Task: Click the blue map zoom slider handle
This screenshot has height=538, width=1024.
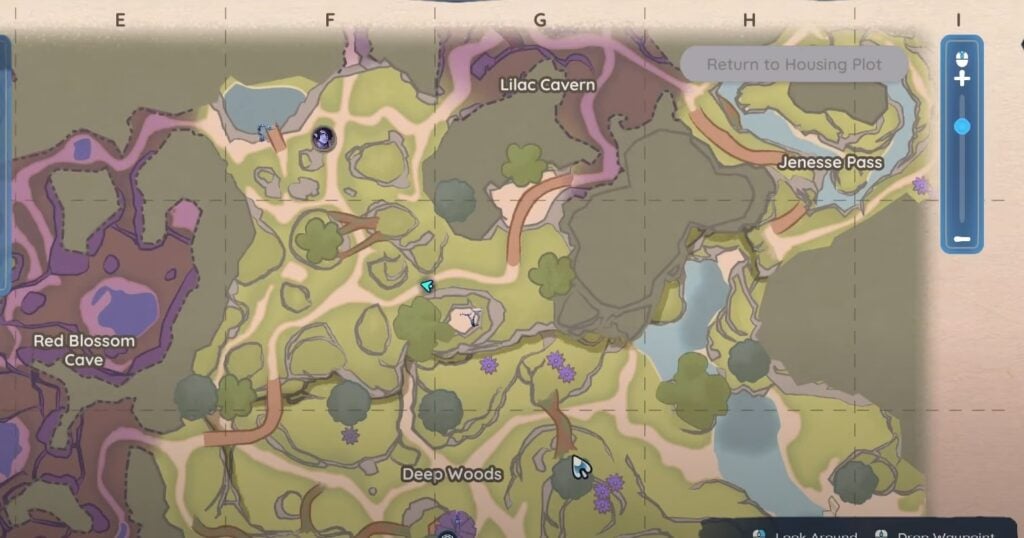Action: (x=962, y=126)
